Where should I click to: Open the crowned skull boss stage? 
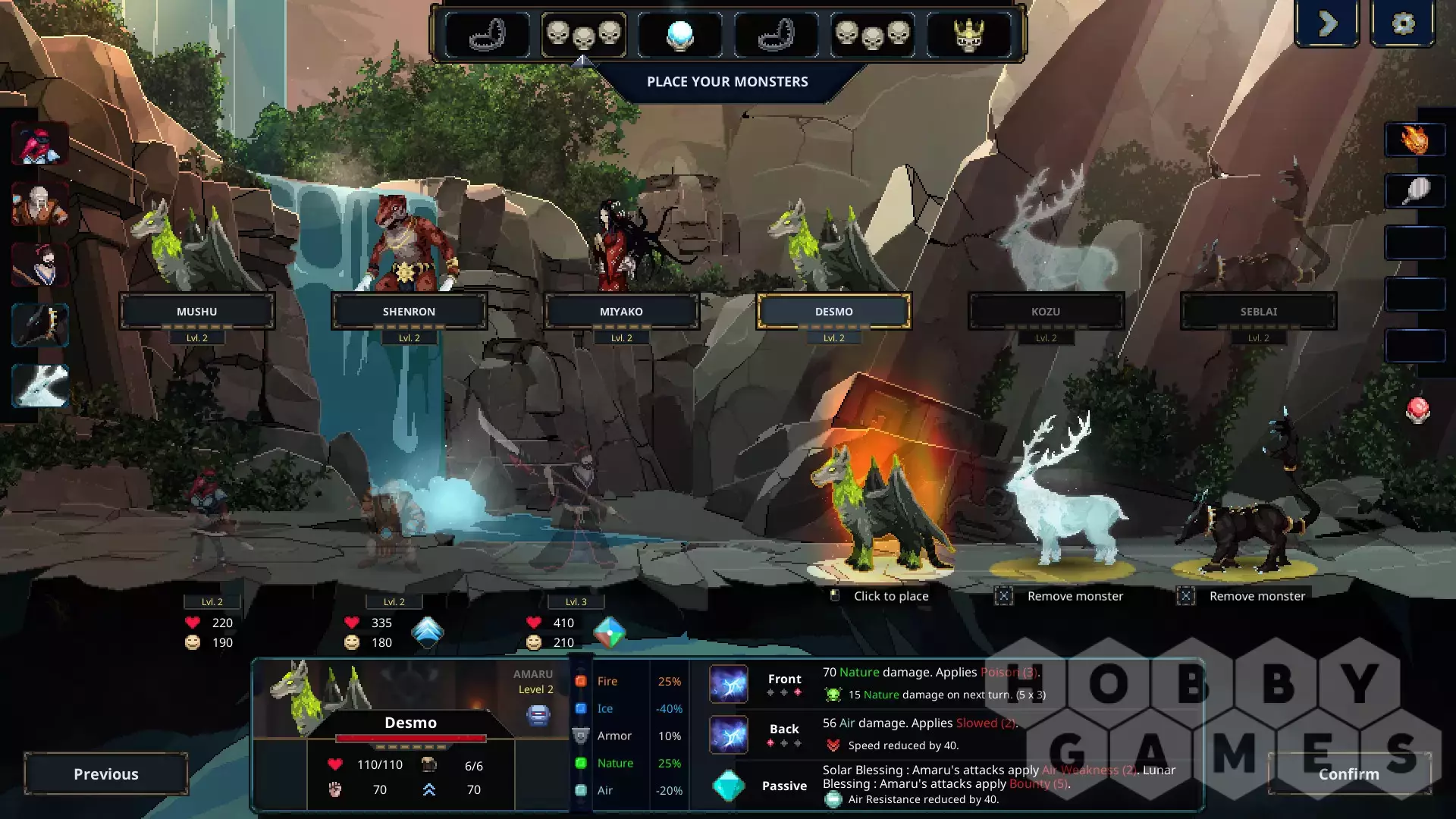968,35
